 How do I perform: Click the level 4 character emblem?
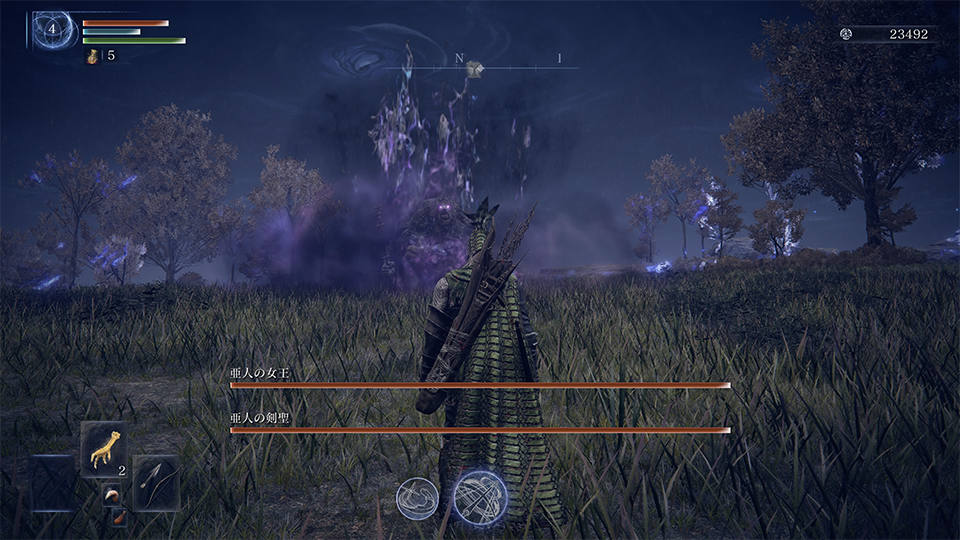[x=51, y=29]
